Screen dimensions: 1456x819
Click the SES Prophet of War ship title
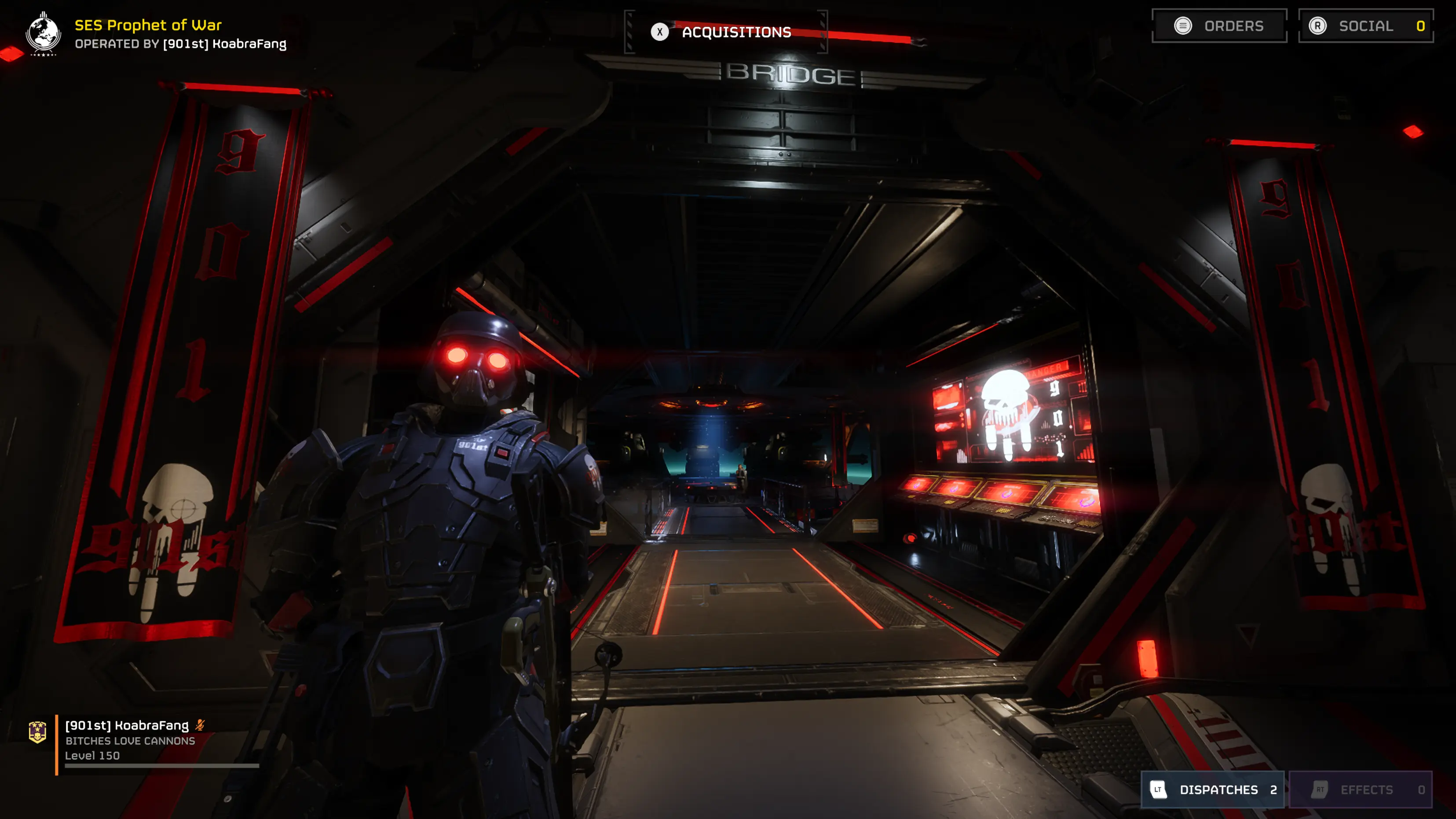pyautogui.click(x=148, y=25)
